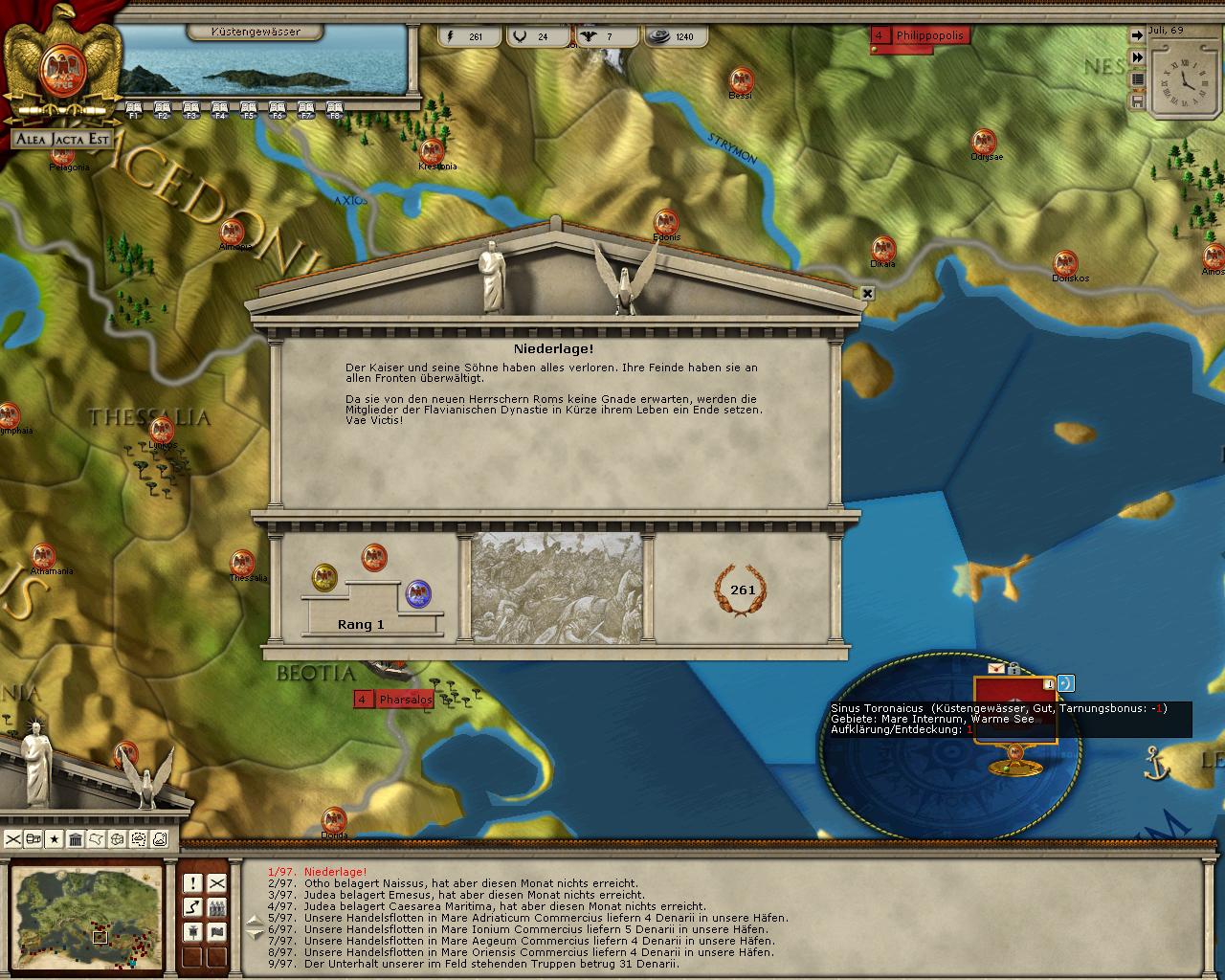The height and width of the screenshot is (980, 1225).
Task: Select the star map filter button
Action: [55, 839]
